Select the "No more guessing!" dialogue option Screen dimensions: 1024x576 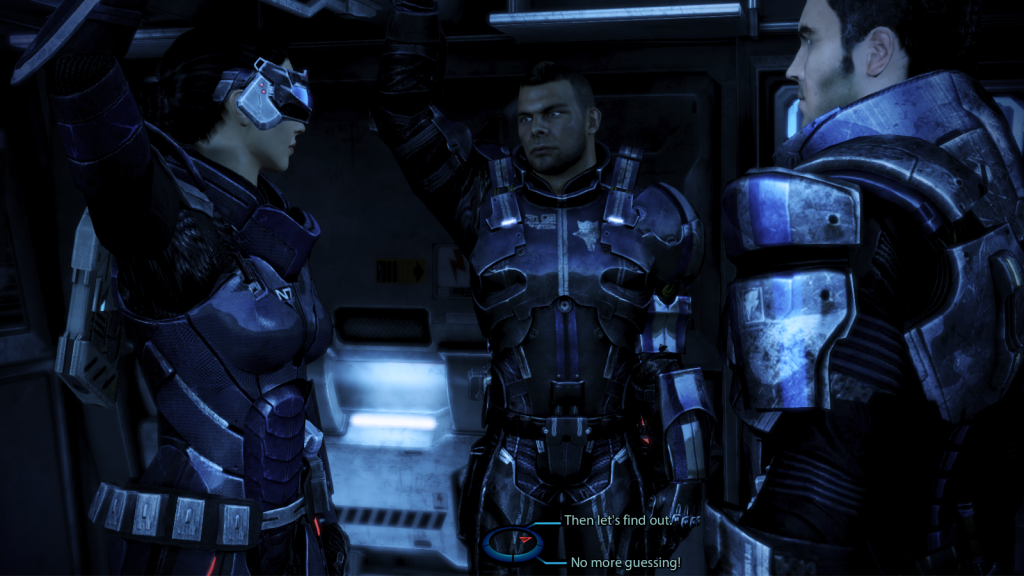click(x=625, y=563)
